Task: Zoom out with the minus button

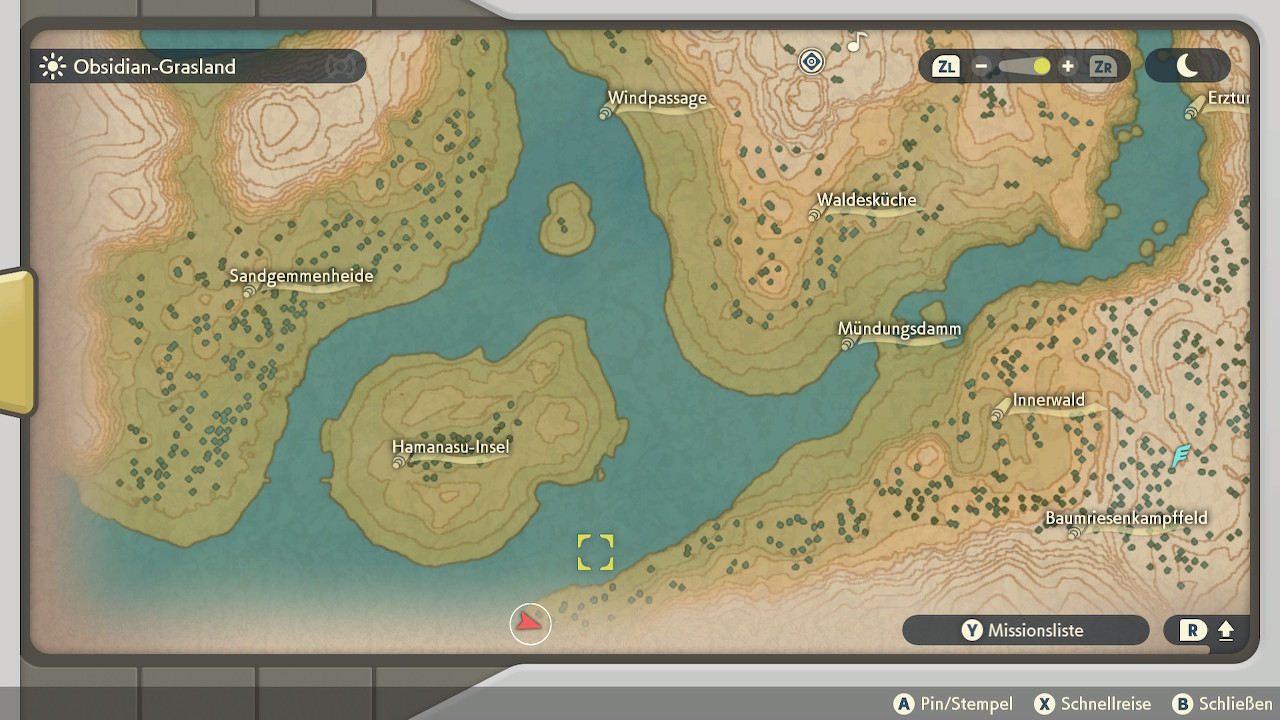Action: [981, 67]
